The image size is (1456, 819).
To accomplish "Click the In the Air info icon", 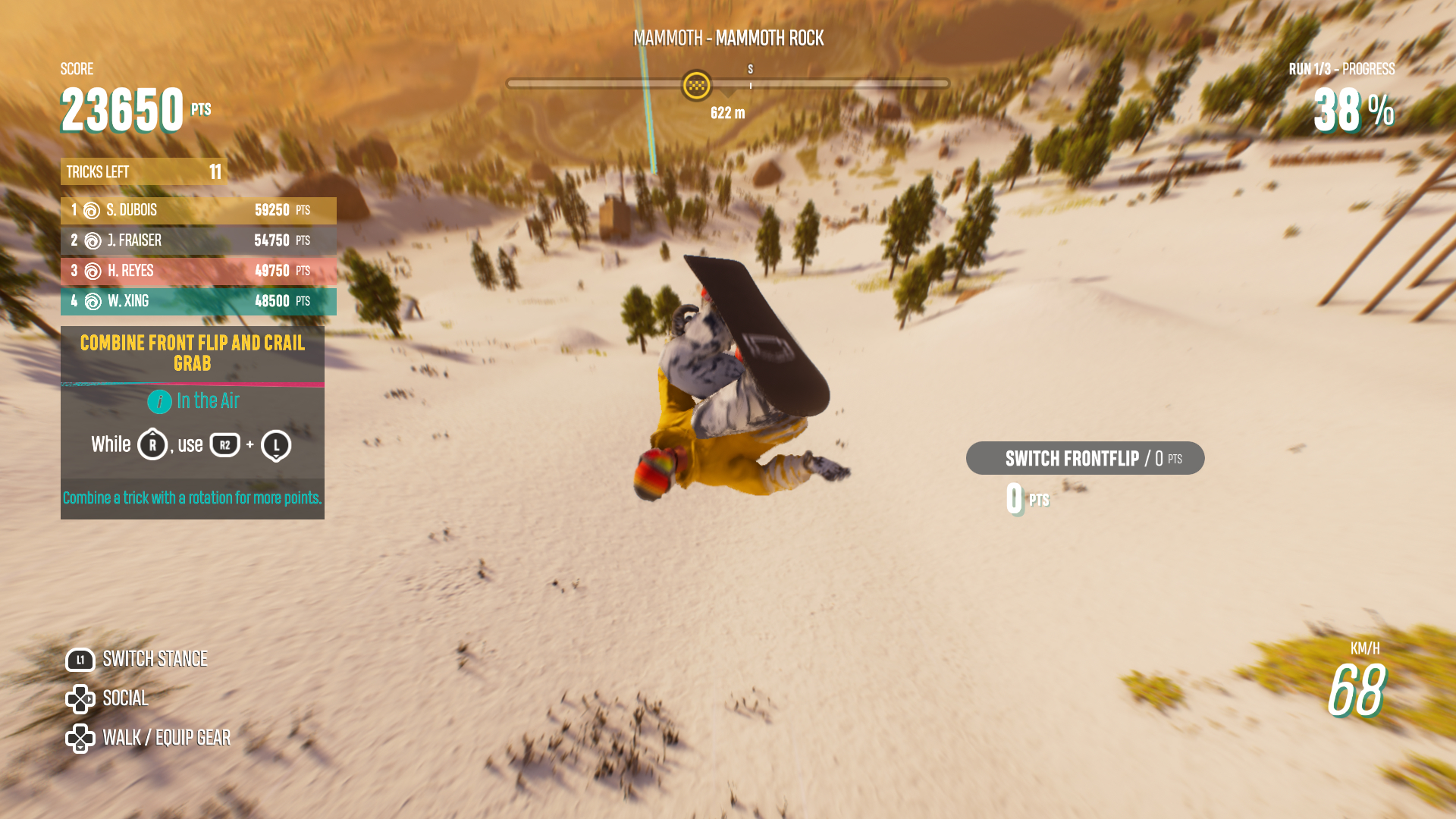I will [159, 401].
